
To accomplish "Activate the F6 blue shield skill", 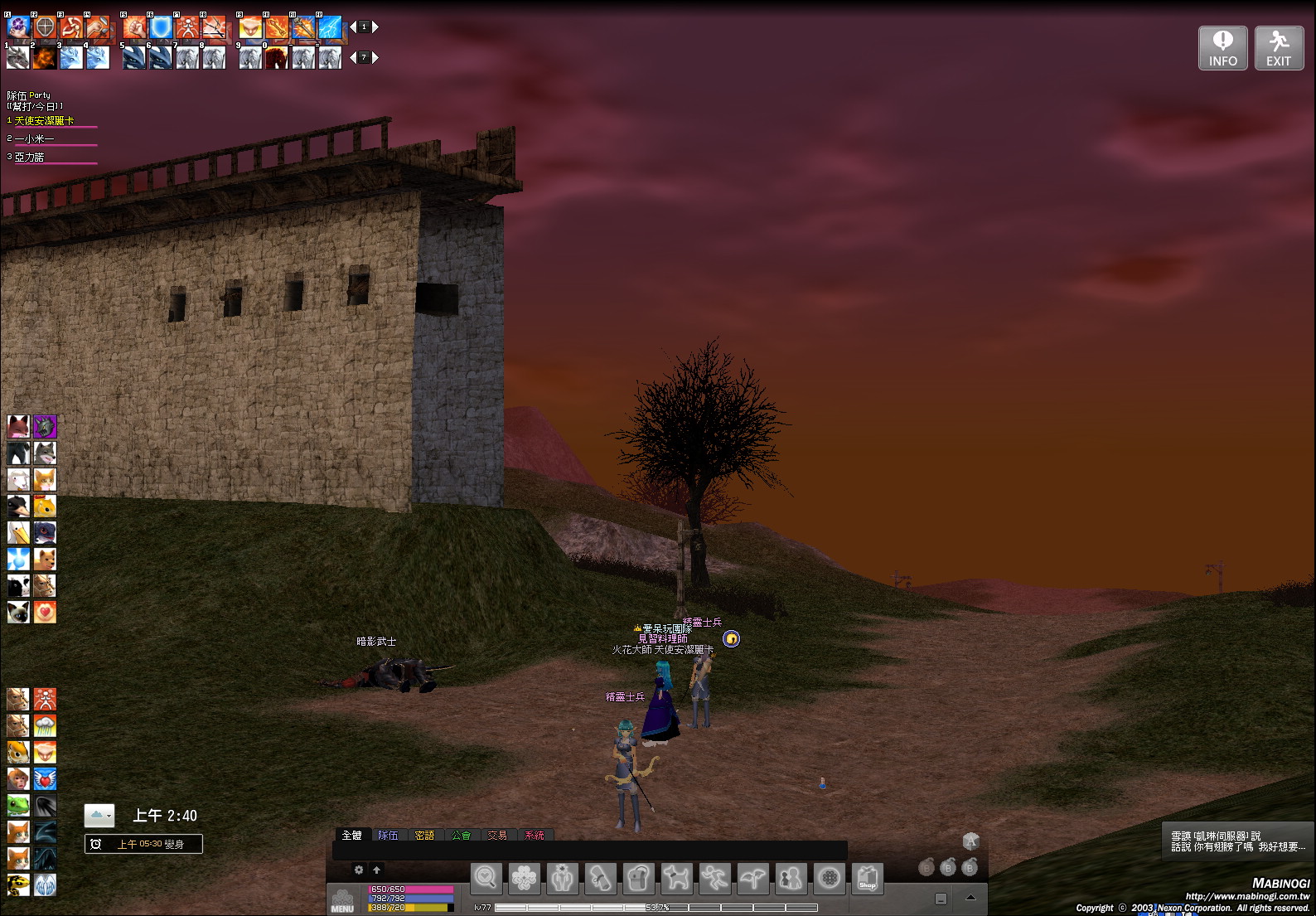I will [161, 27].
